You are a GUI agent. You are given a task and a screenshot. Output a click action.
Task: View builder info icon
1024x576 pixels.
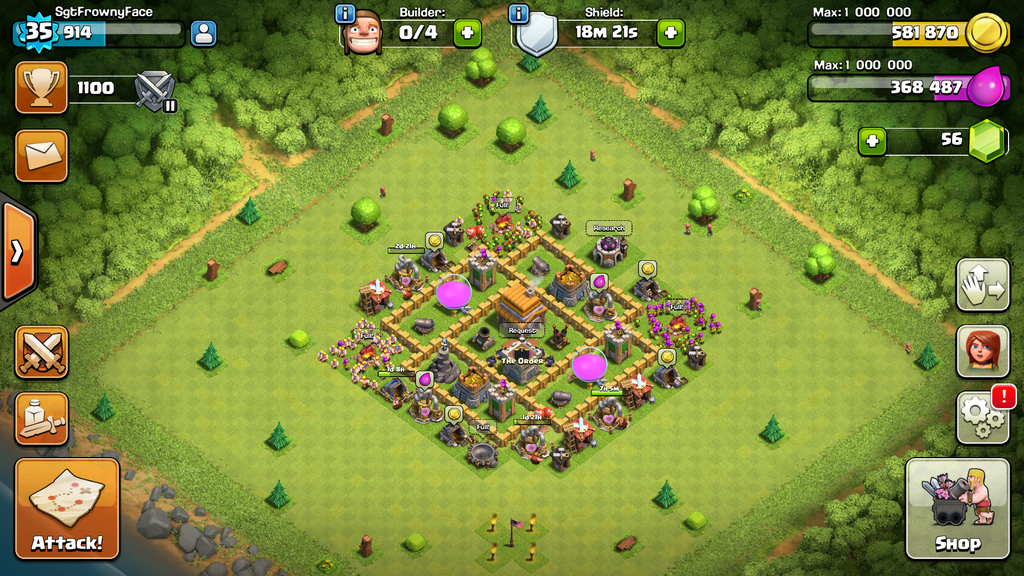(x=346, y=14)
